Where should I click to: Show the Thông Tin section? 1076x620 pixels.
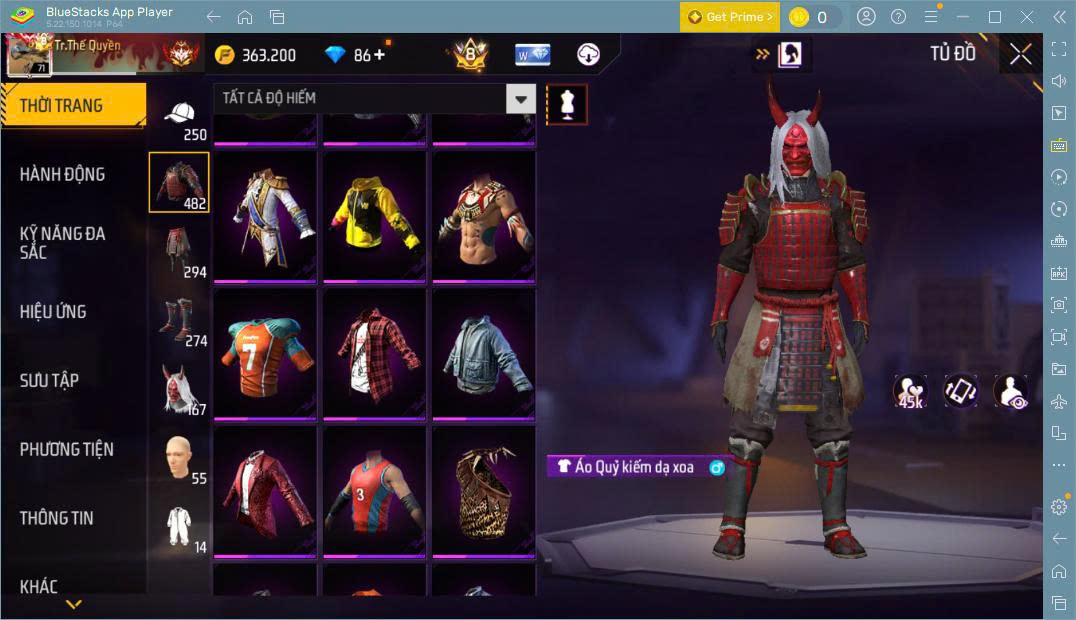57,517
